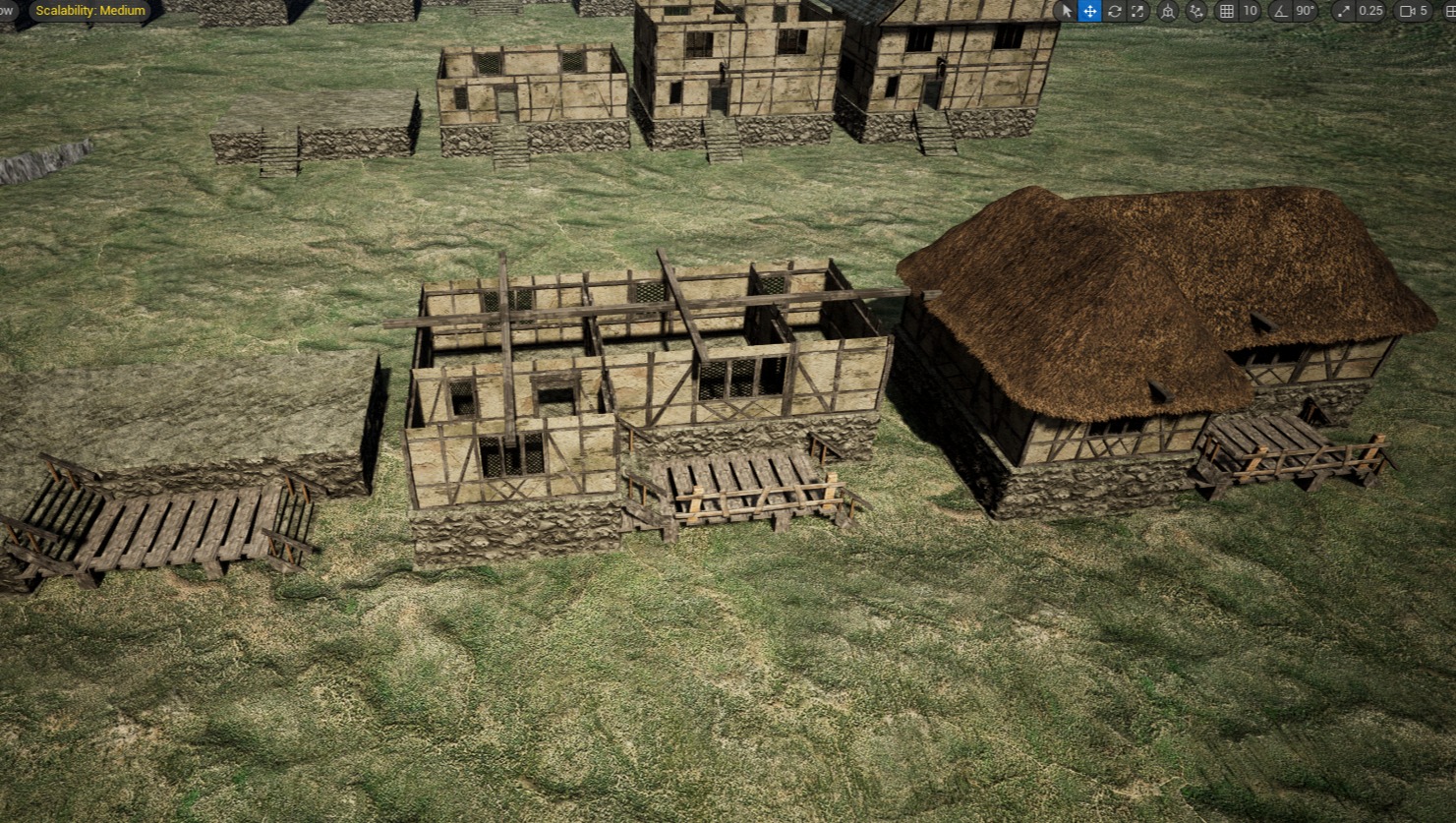Open the 90° rotation snap value

click(x=1305, y=12)
